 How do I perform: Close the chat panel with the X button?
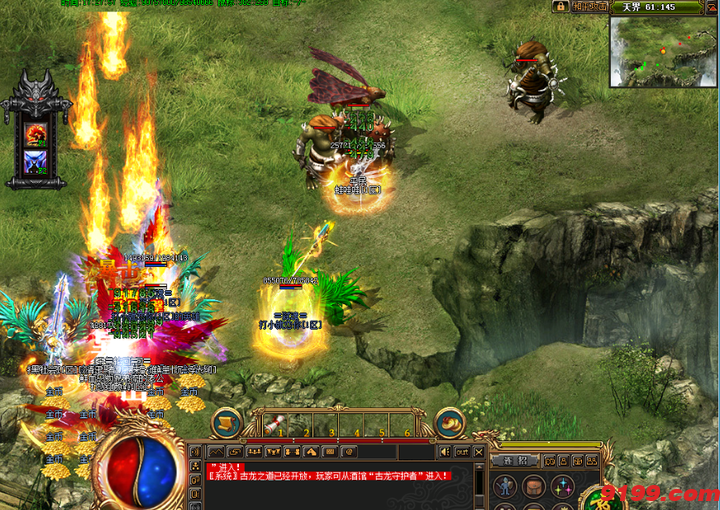point(478,452)
